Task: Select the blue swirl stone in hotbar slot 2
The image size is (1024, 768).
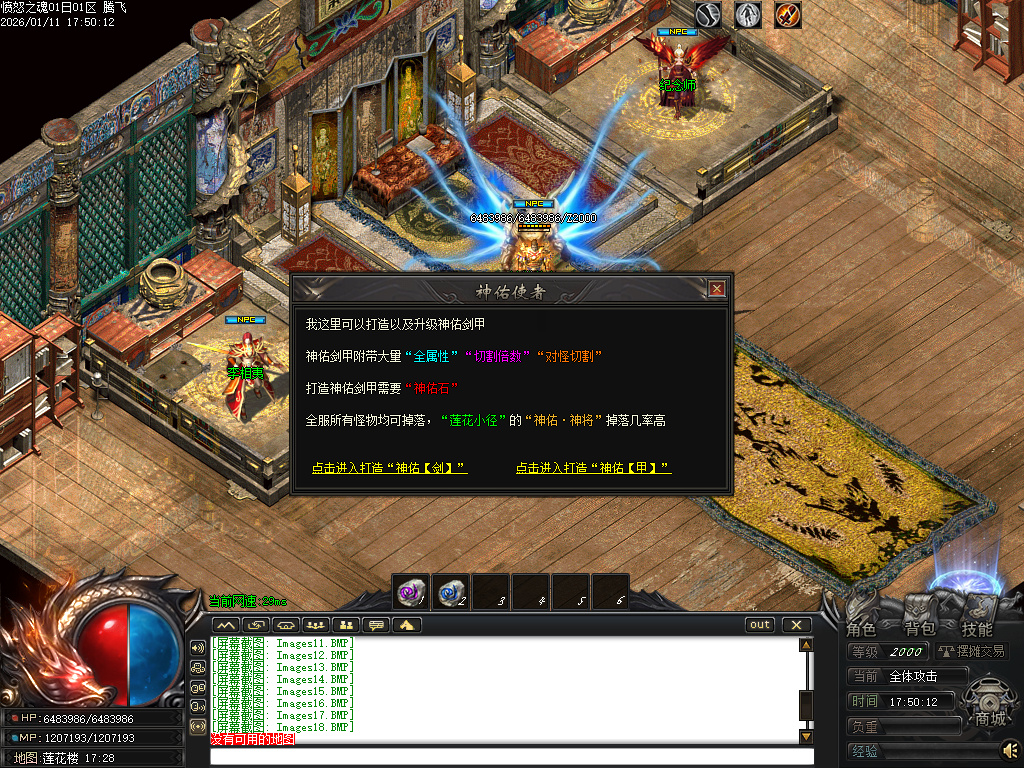Action: [450, 592]
